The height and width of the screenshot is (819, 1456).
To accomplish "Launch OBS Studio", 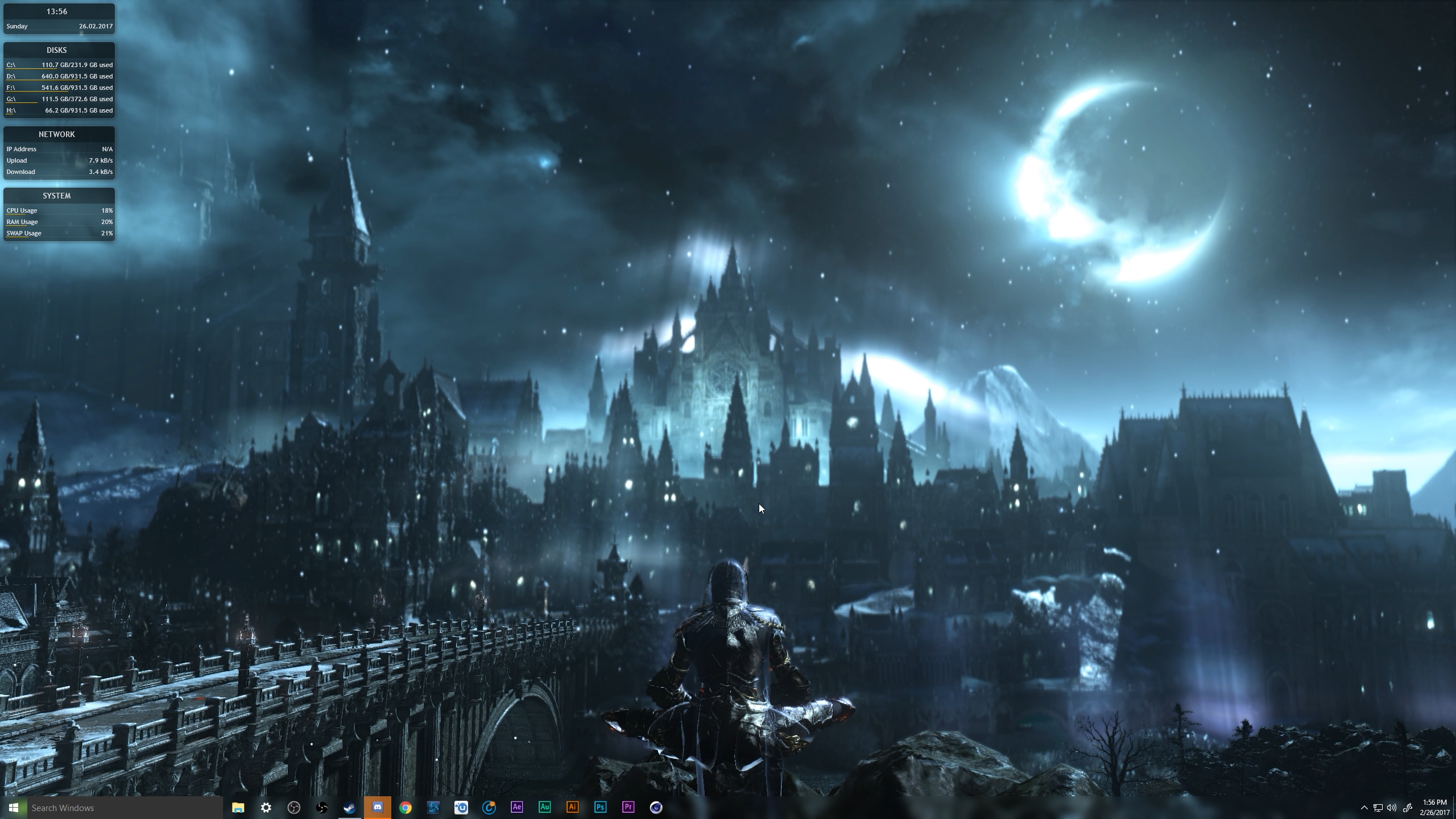I will click(295, 807).
